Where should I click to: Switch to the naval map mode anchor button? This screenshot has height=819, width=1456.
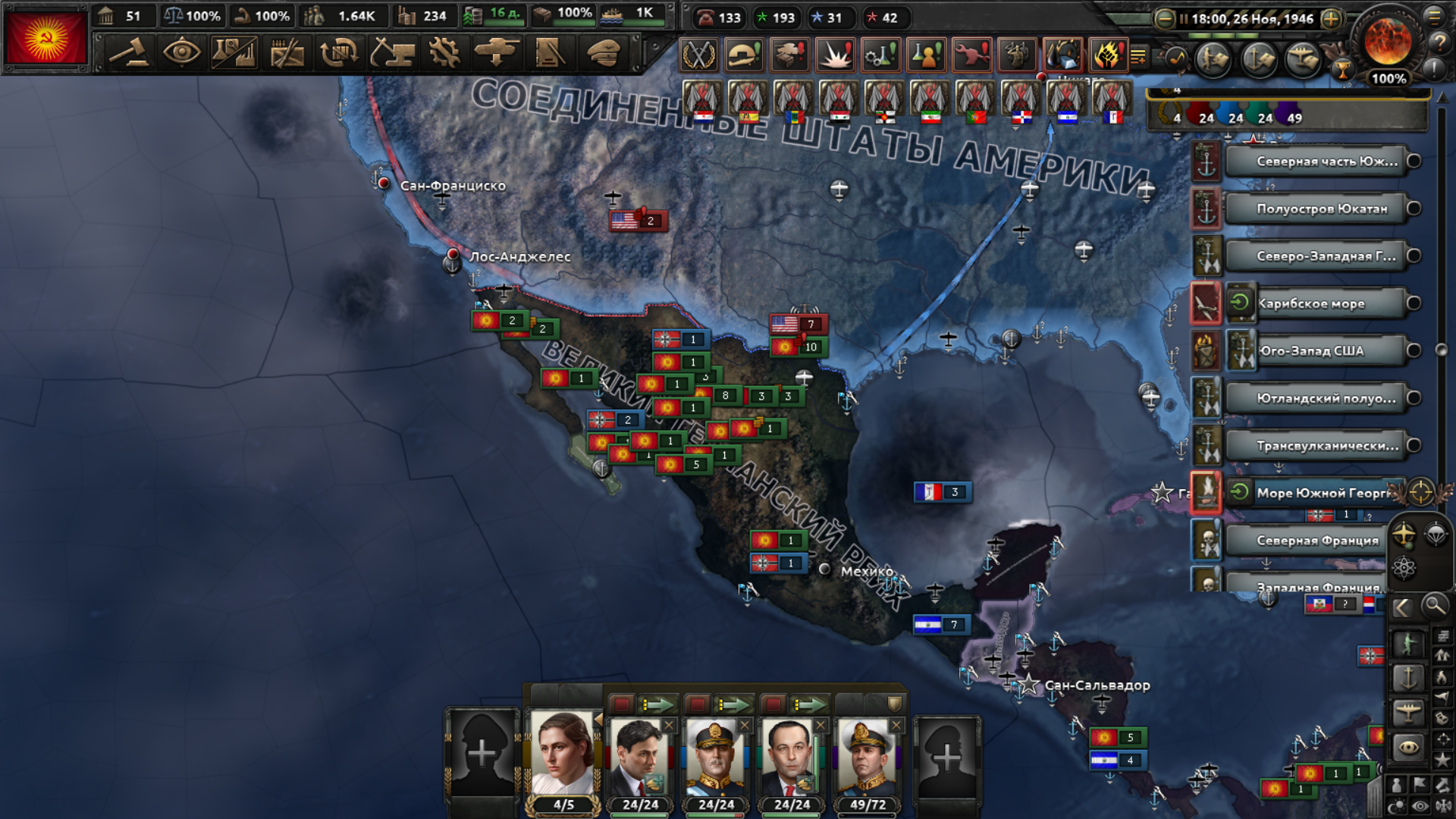(1407, 677)
